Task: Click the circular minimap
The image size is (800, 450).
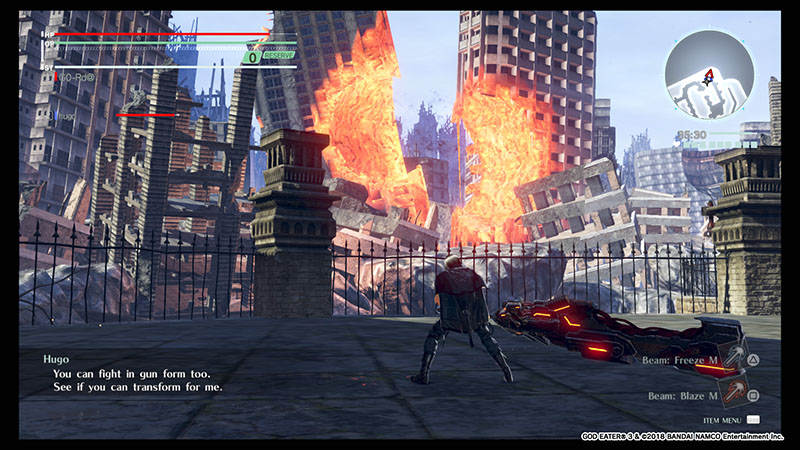Action: pyautogui.click(x=709, y=74)
